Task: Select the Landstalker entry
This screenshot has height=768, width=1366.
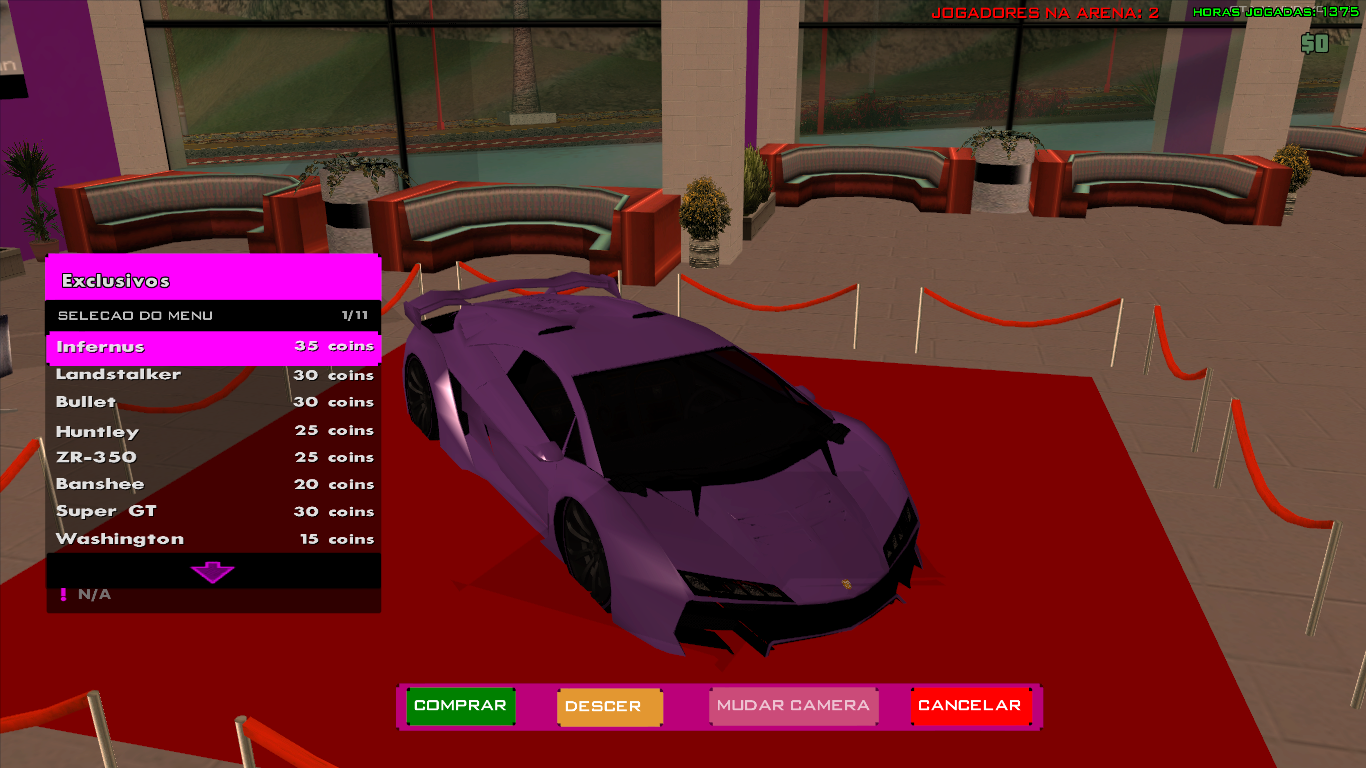Action: (x=120, y=374)
